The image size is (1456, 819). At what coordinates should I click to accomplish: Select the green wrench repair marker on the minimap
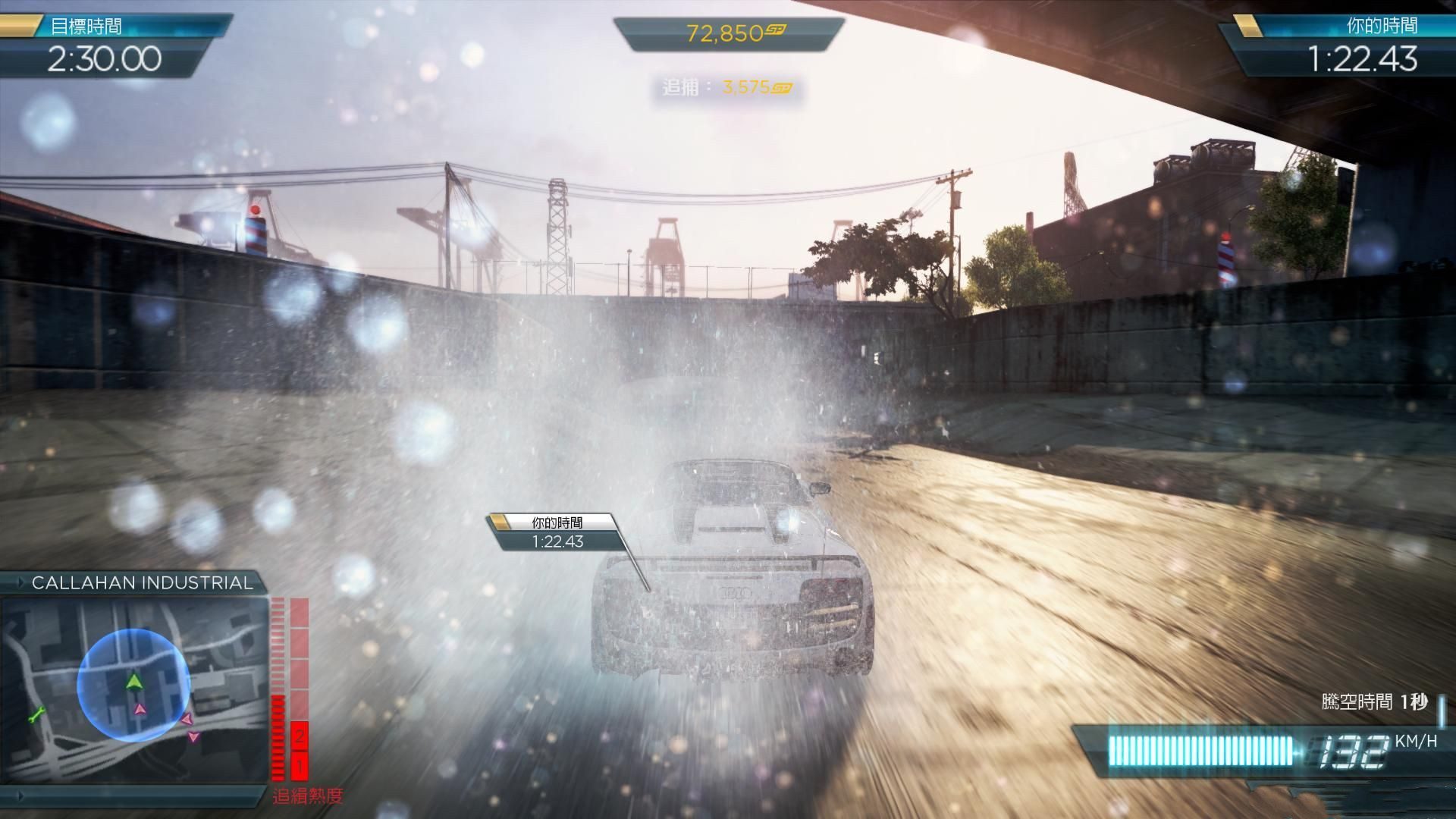click(x=36, y=714)
